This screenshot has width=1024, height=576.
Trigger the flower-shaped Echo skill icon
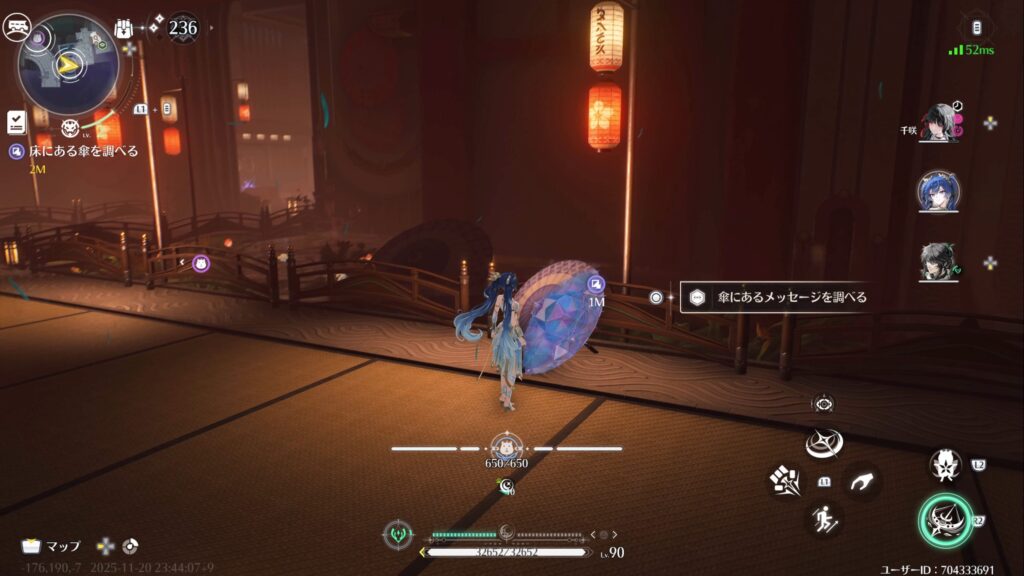pos(945,463)
